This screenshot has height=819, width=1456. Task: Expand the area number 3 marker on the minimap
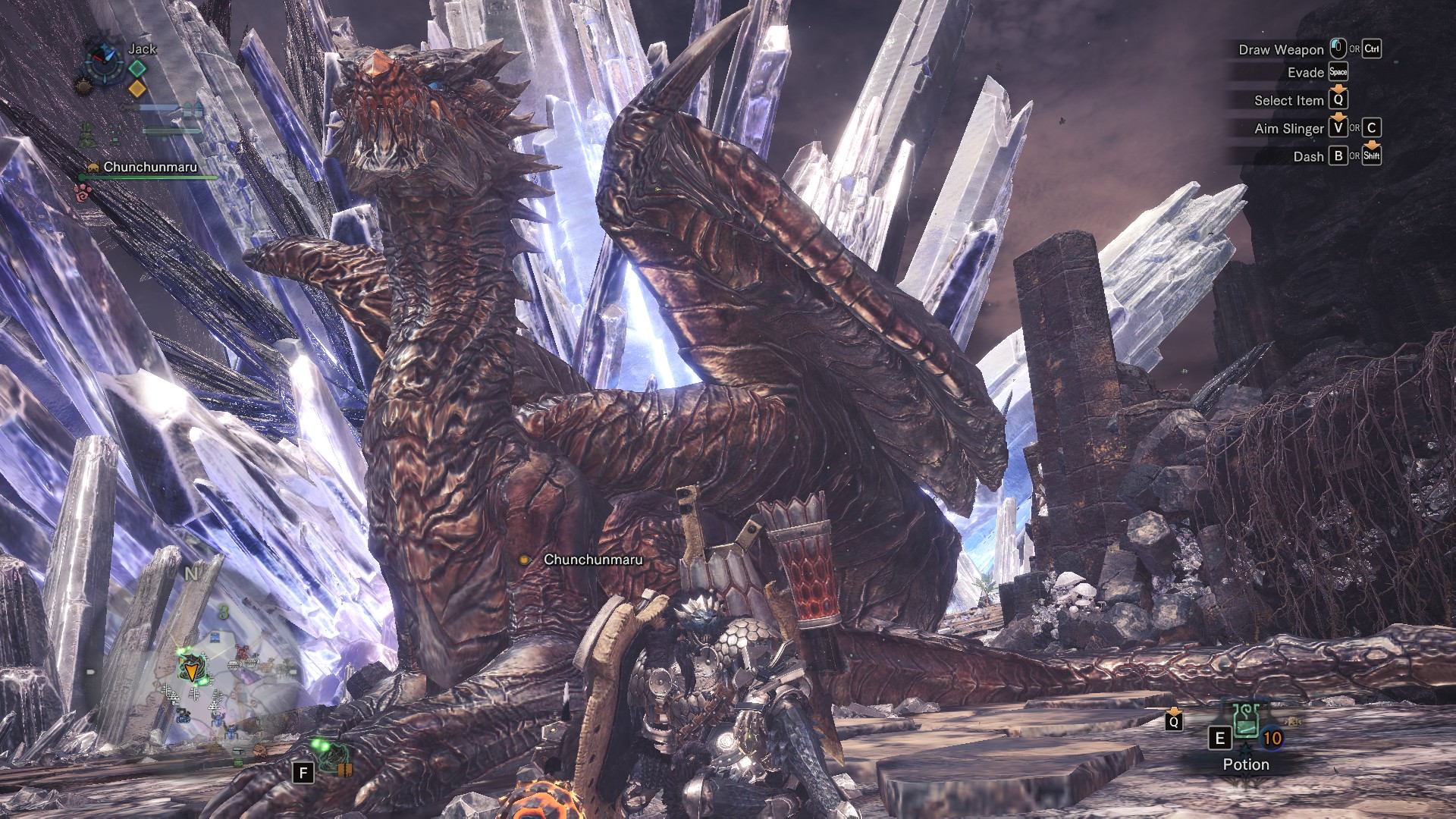tap(224, 611)
